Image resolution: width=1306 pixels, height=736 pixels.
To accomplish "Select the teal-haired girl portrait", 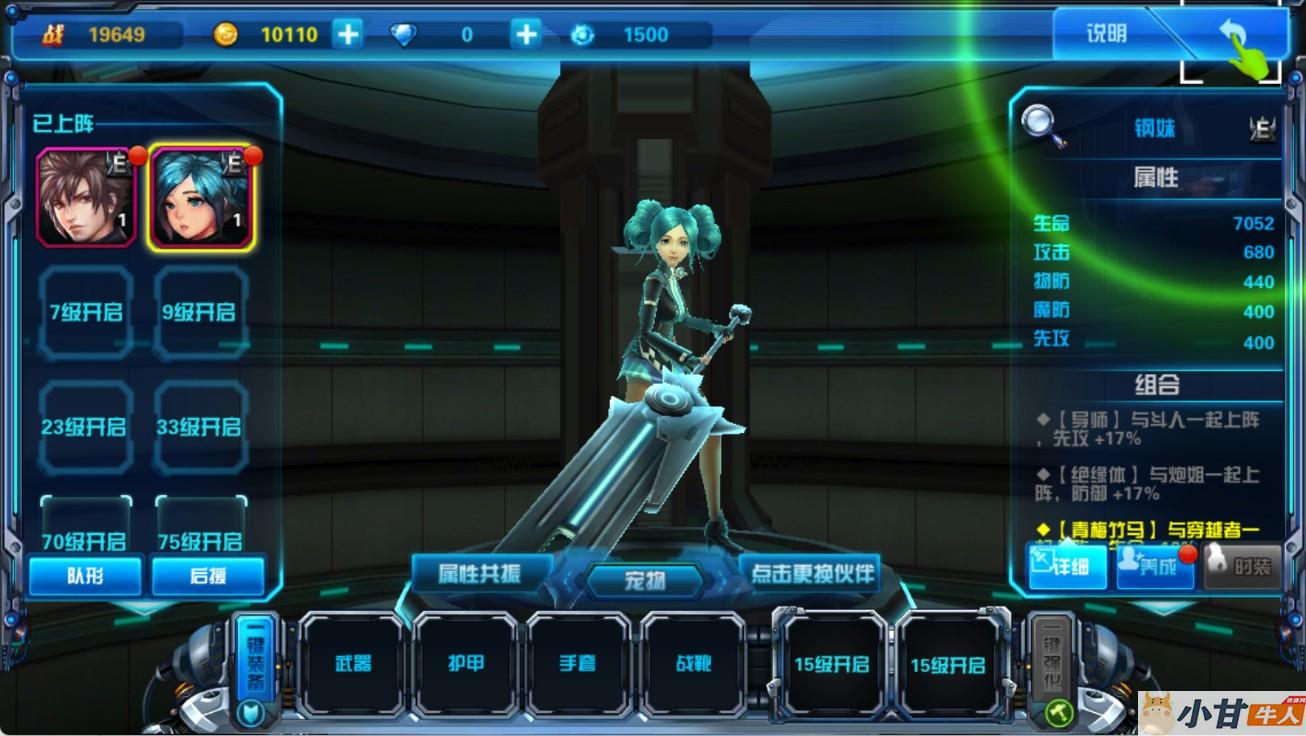I will pos(201,197).
